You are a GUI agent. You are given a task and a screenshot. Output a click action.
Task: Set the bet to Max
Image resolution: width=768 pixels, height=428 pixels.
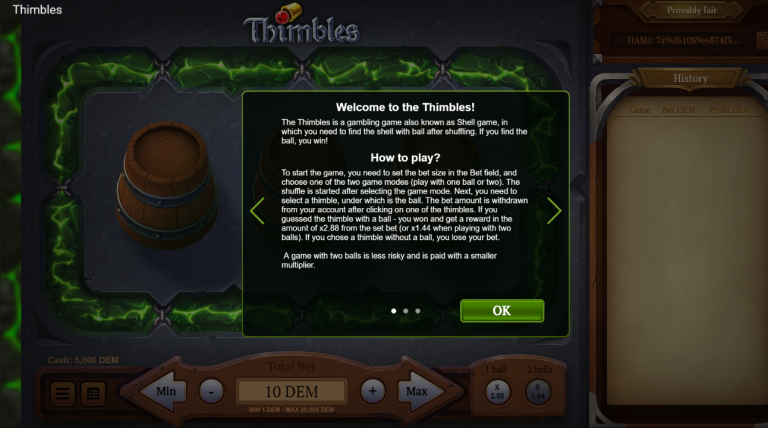pos(416,391)
